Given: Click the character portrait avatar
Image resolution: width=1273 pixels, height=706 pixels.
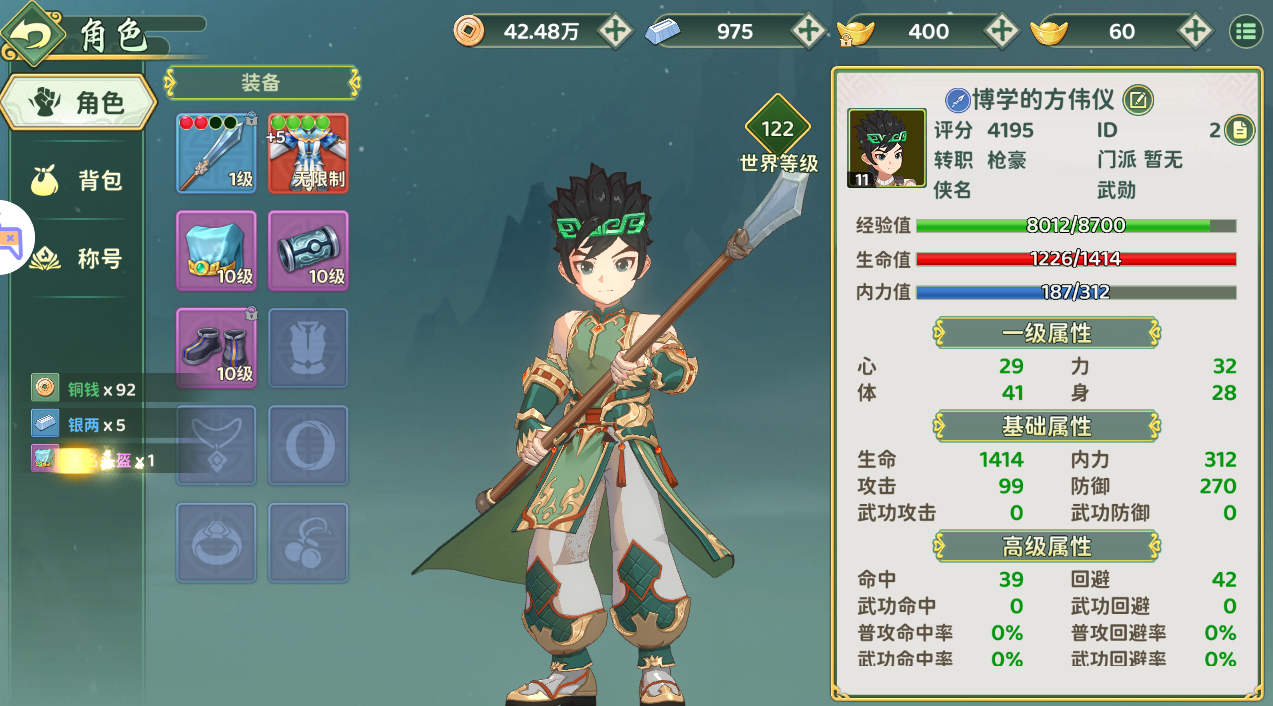Looking at the screenshot, I should (887, 149).
